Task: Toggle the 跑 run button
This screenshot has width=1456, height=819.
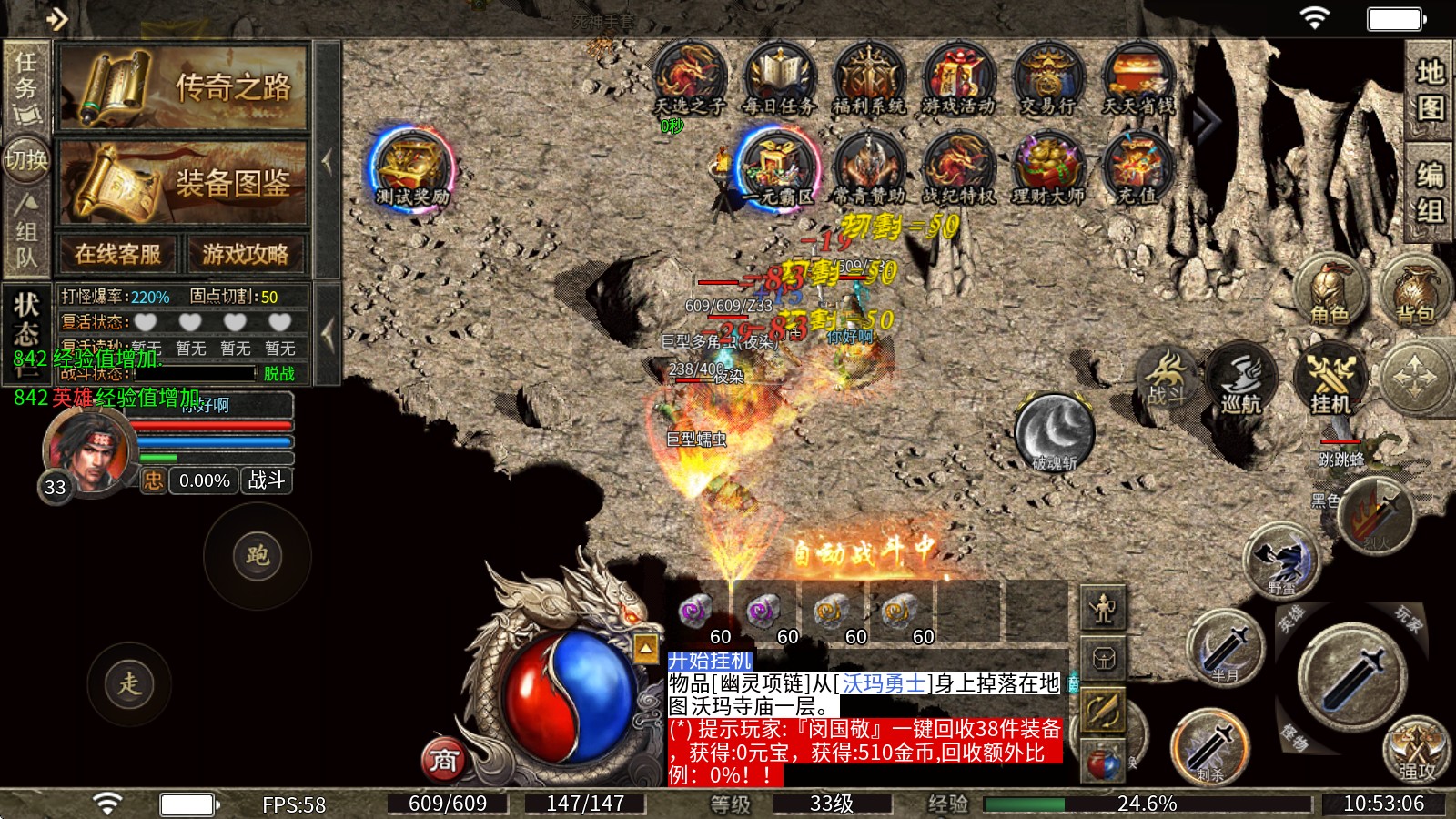Action: click(x=258, y=556)
